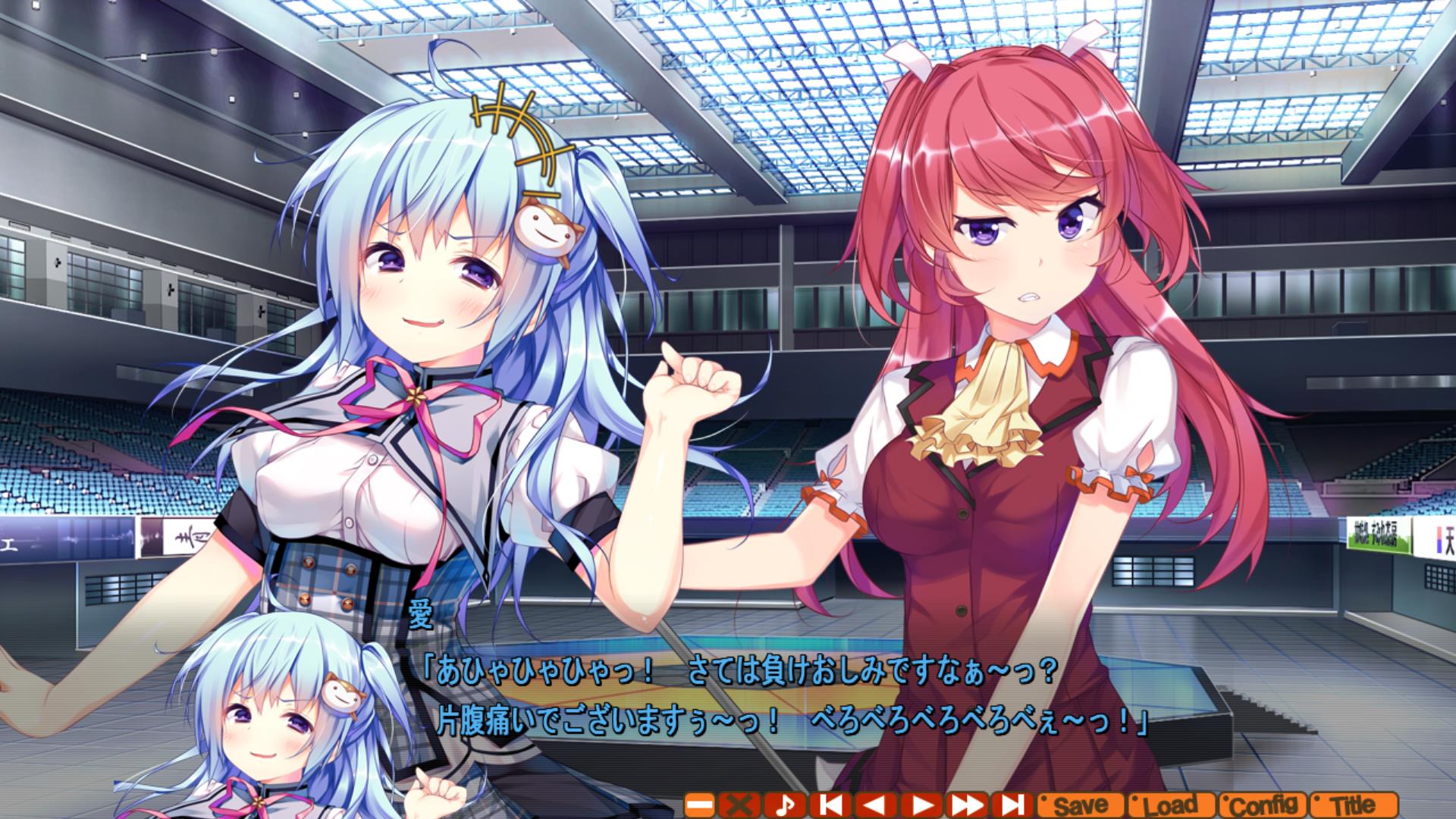Image resolution: width=1456 pixels, height=819 pixels.
Task: Click the music note voice replay button
Action: point(784,805)
